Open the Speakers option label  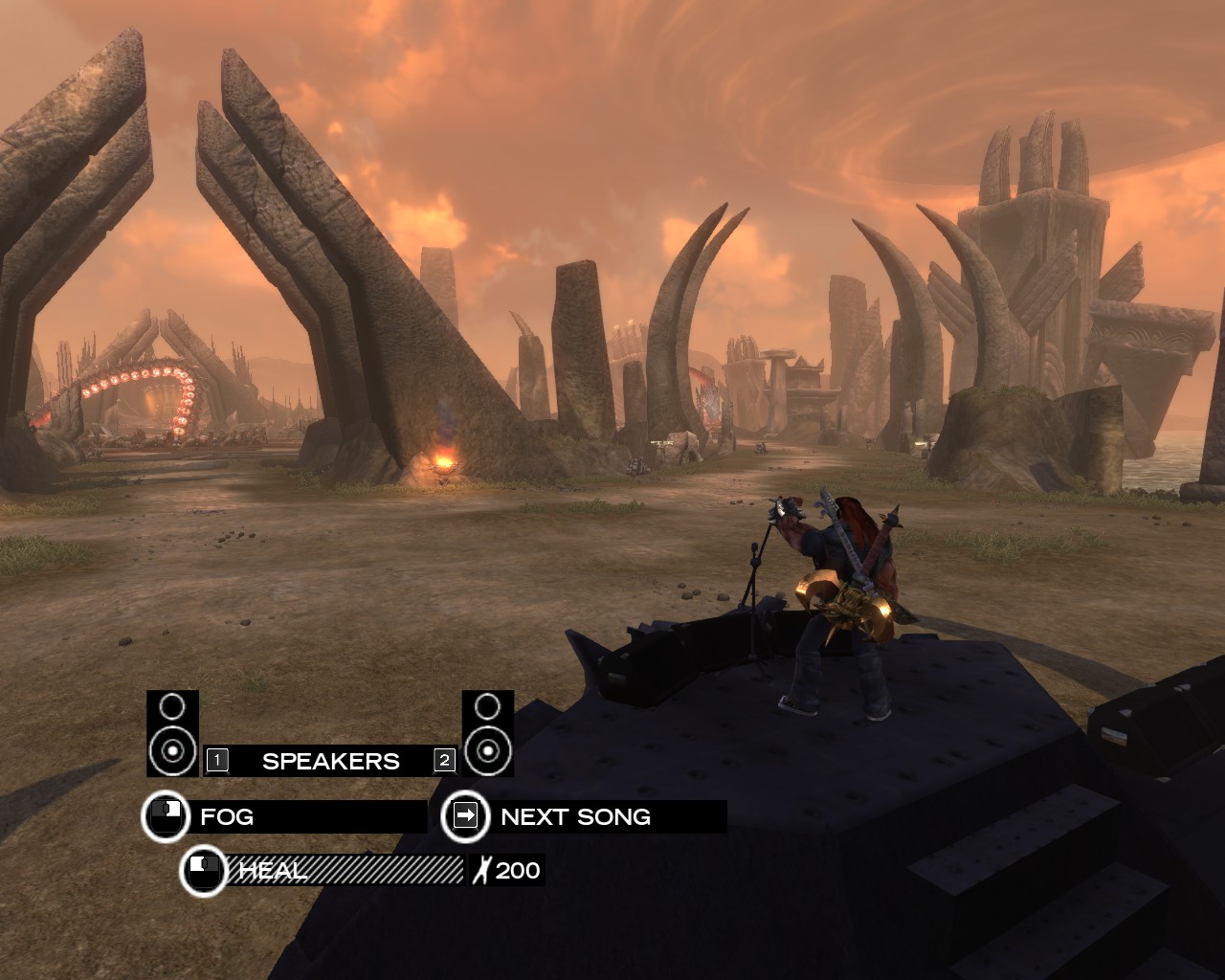pos(330,761)
